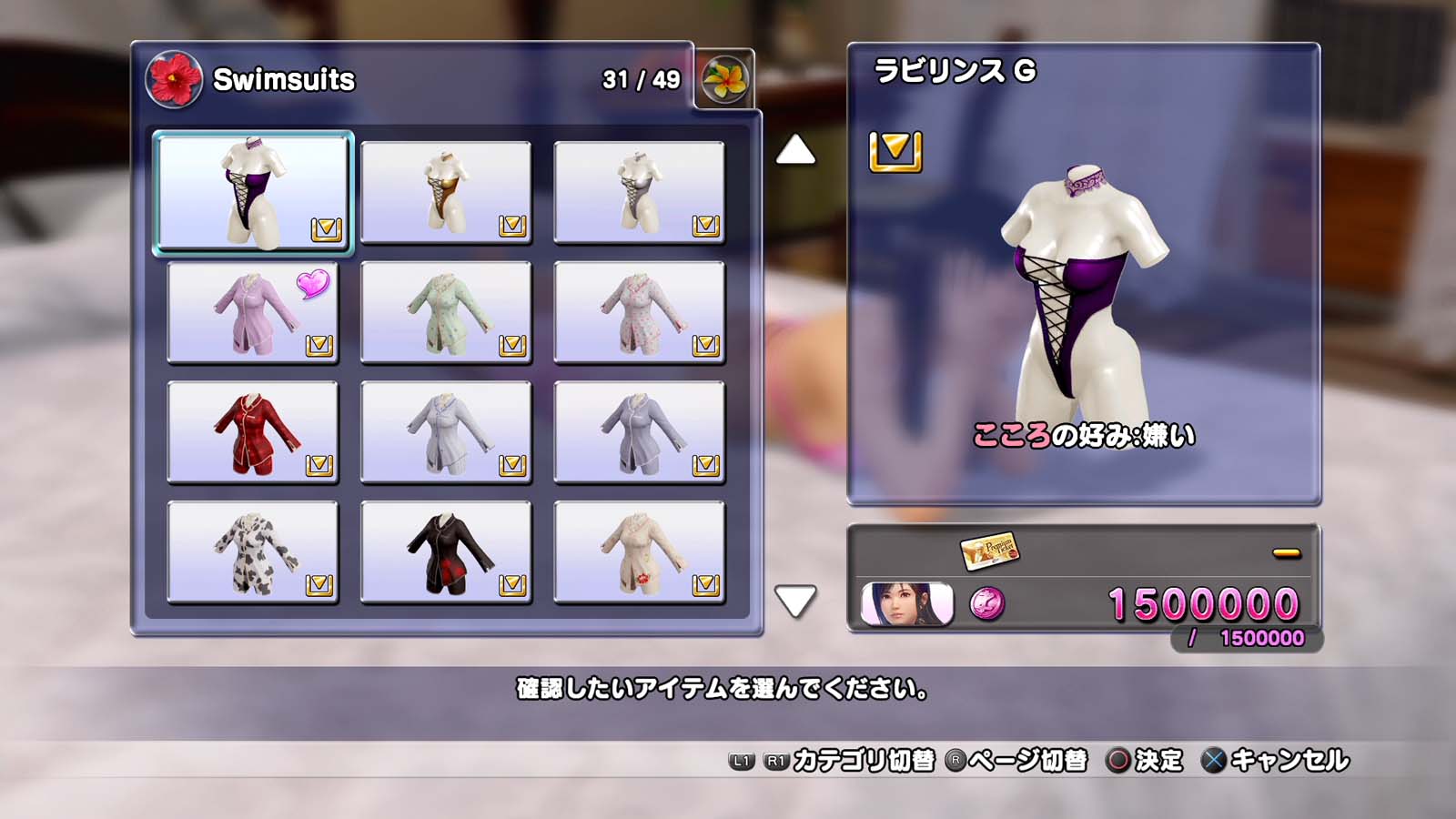
Task: Choose the red plaid pajama set
Action: coord(253,432)
